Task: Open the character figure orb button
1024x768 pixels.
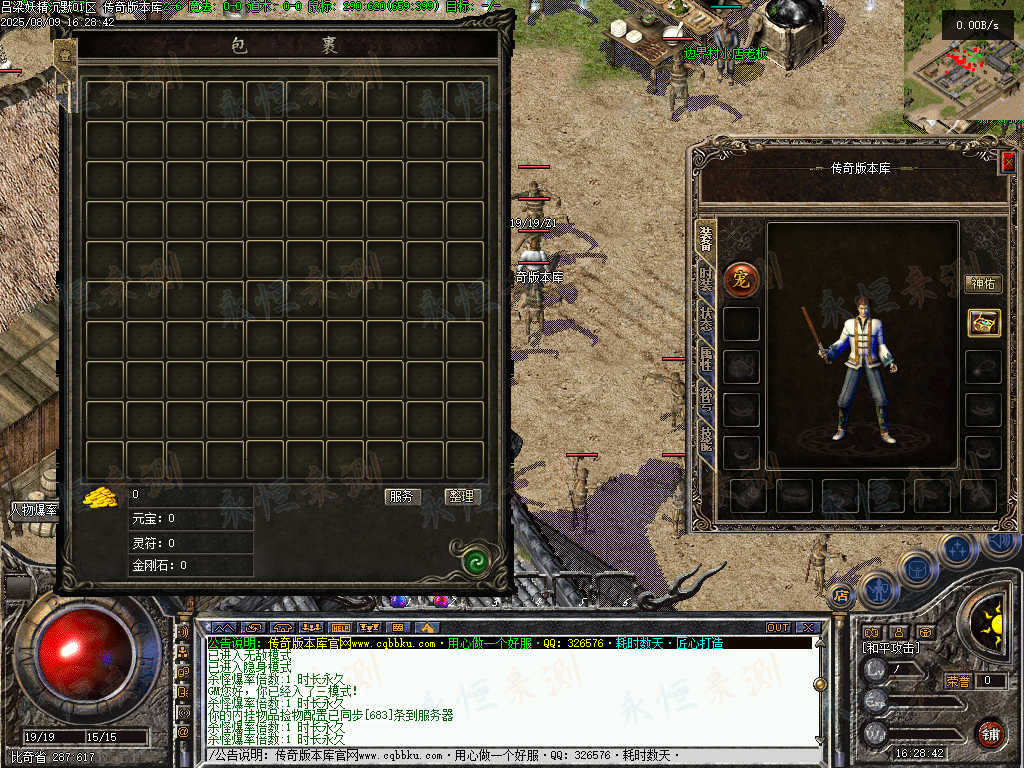Action: pos(878,588)
